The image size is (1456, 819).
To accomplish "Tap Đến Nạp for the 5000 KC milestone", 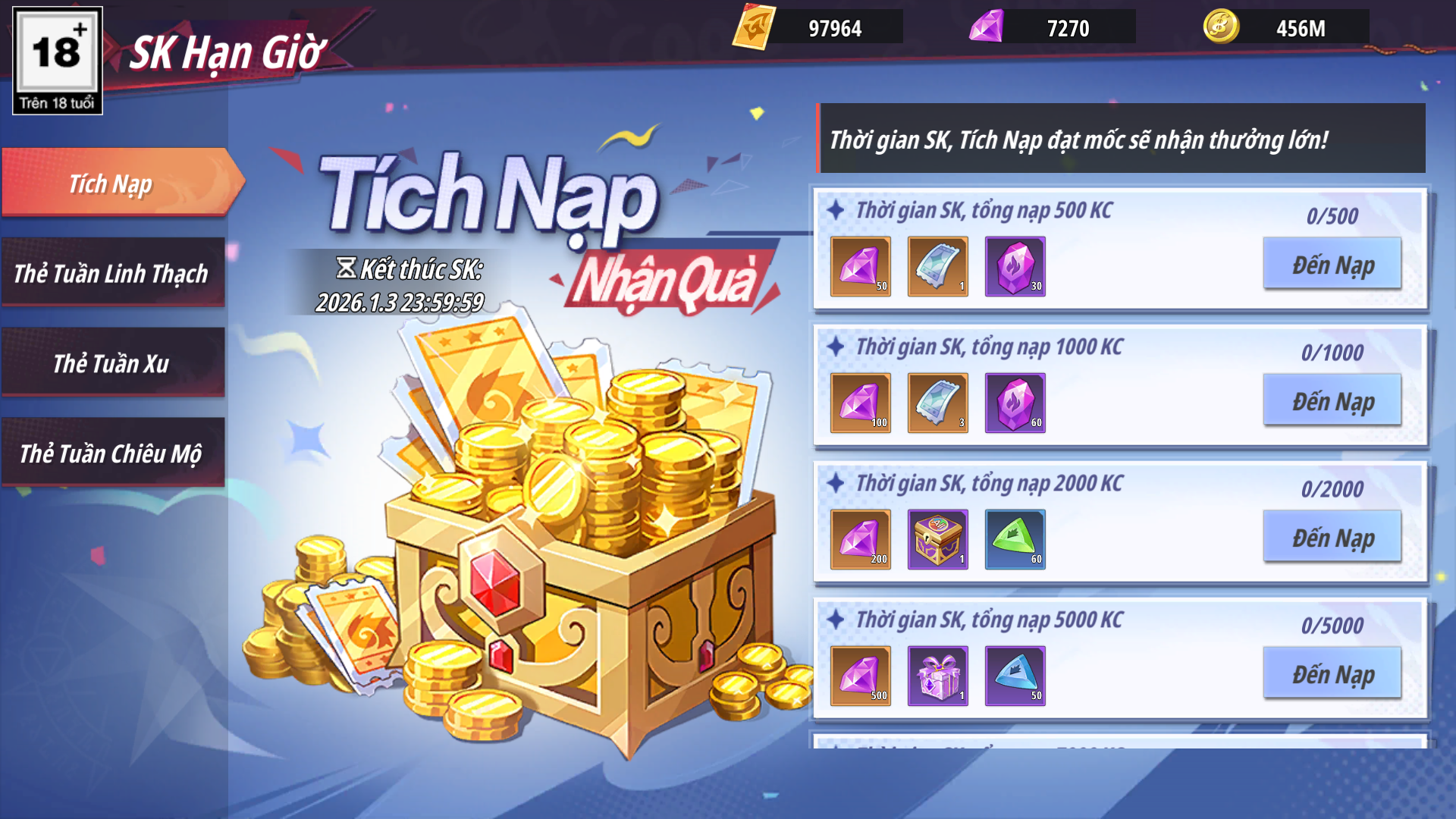I will [x=1332, y=673].
